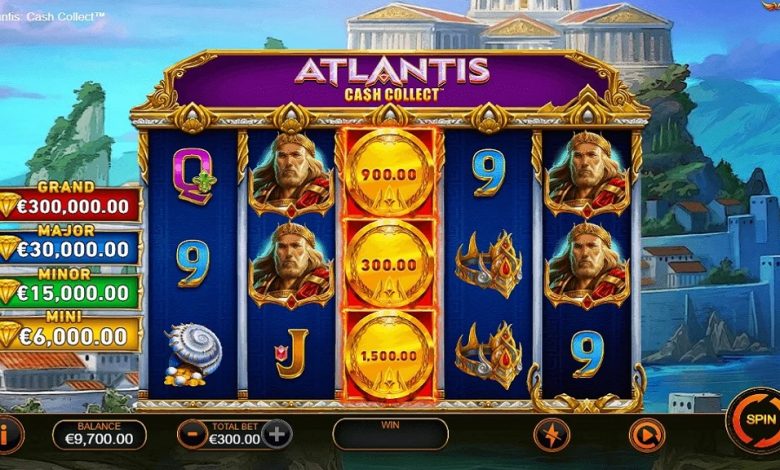Image resolution: width=780 pixels, height=470 pixels.
Task: Activate the autoplay button
Action: (x=645, y=434)
